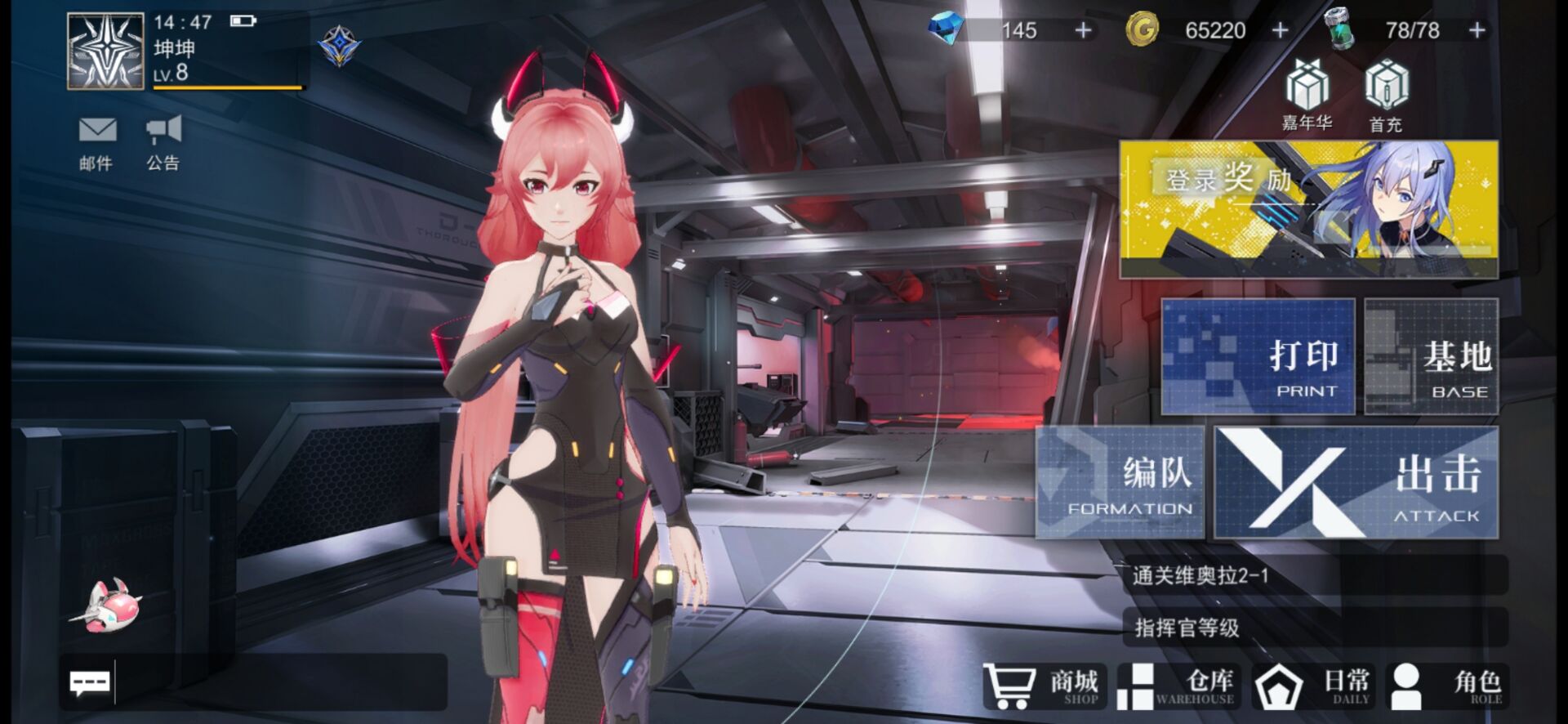Click the player avatar portrait
This screenshot has height=724, width=1568.
click(105, 51)
